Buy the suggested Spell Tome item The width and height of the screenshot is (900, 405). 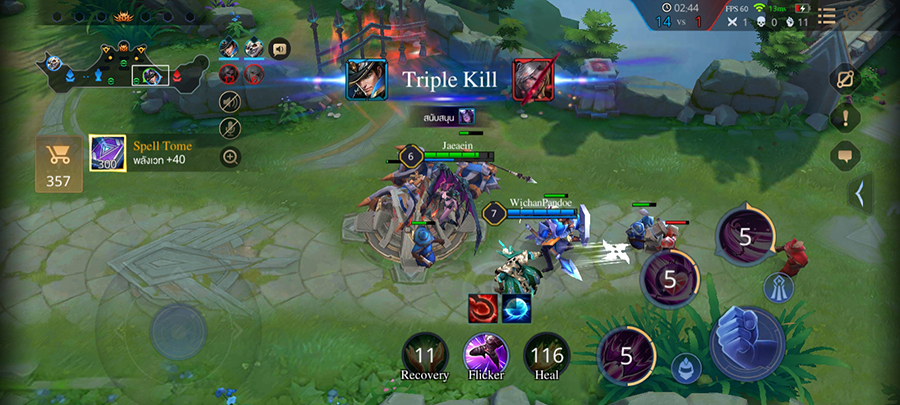pos(107,153)
